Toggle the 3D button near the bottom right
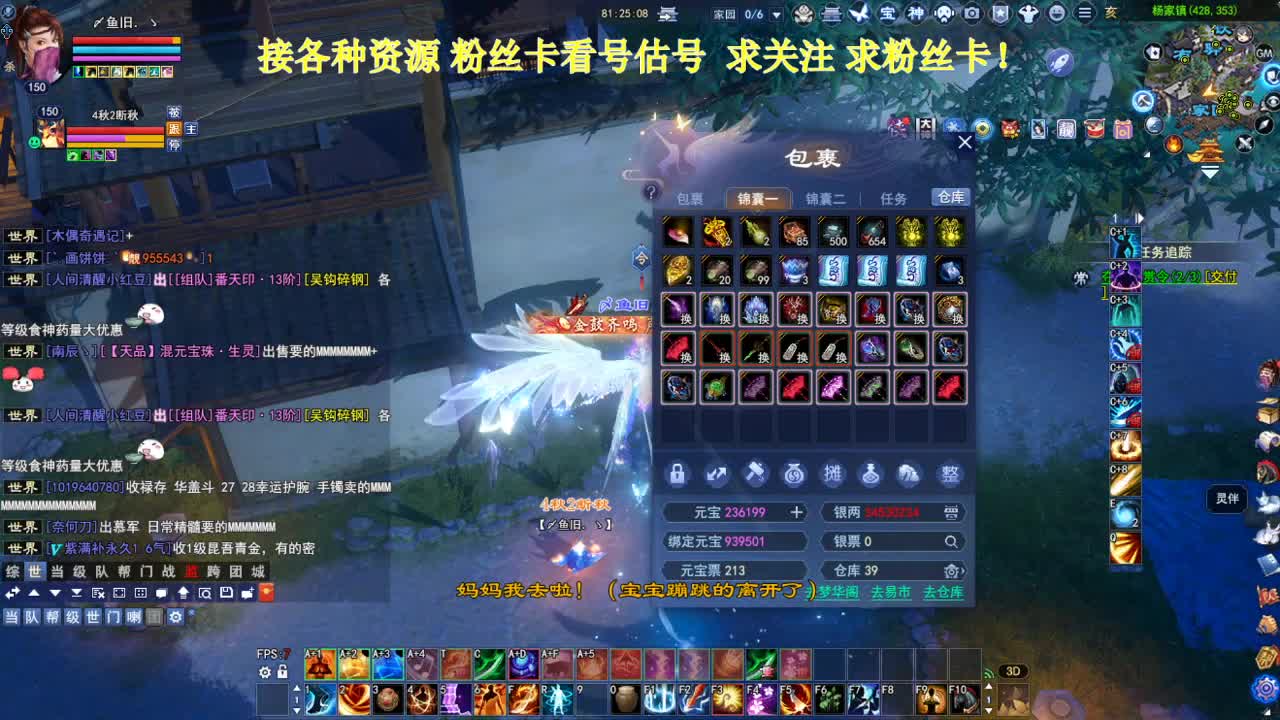Image resolution: width=1280 pixels, height=720 pixels. (1013, 670)
